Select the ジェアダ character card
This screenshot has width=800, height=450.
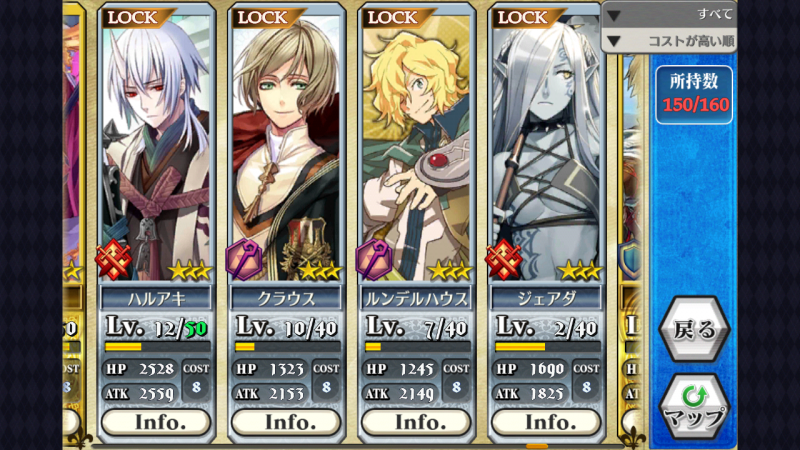546,150
